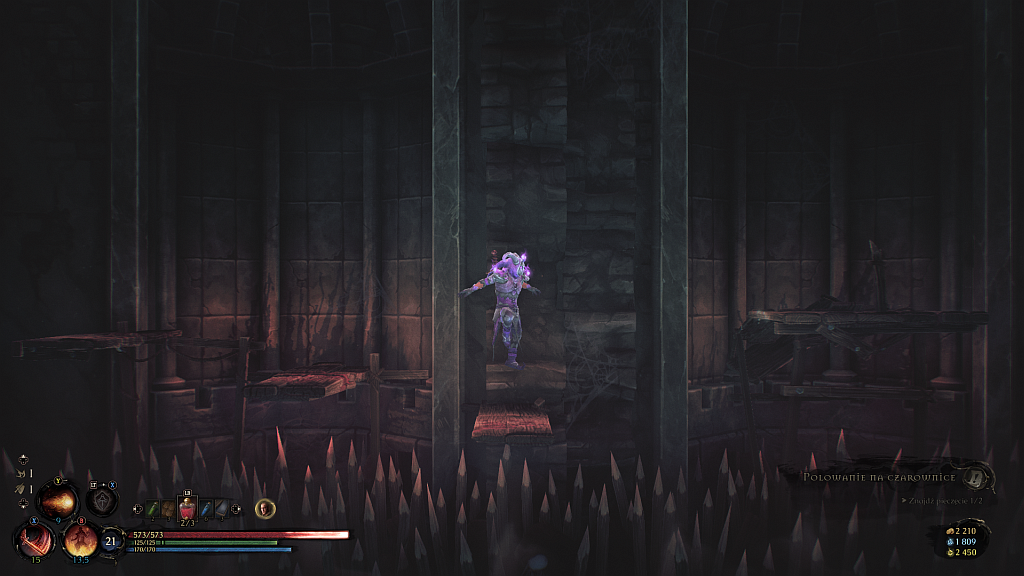Trigger the flaming figure skill
The height and width of the screenshot is (576, 1024).
click(x=80, y=541)
